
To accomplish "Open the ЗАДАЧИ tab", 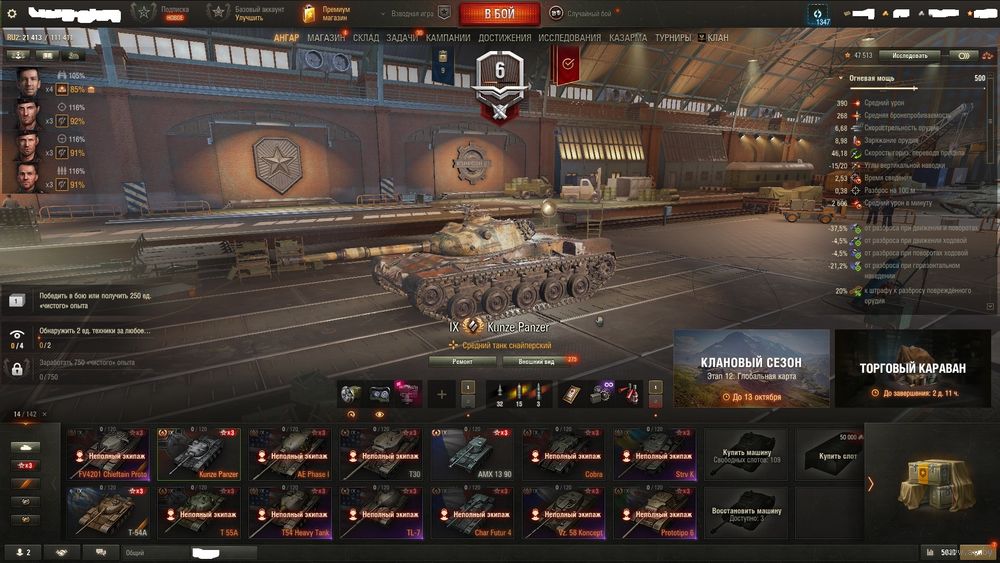I will click(402, 38).
